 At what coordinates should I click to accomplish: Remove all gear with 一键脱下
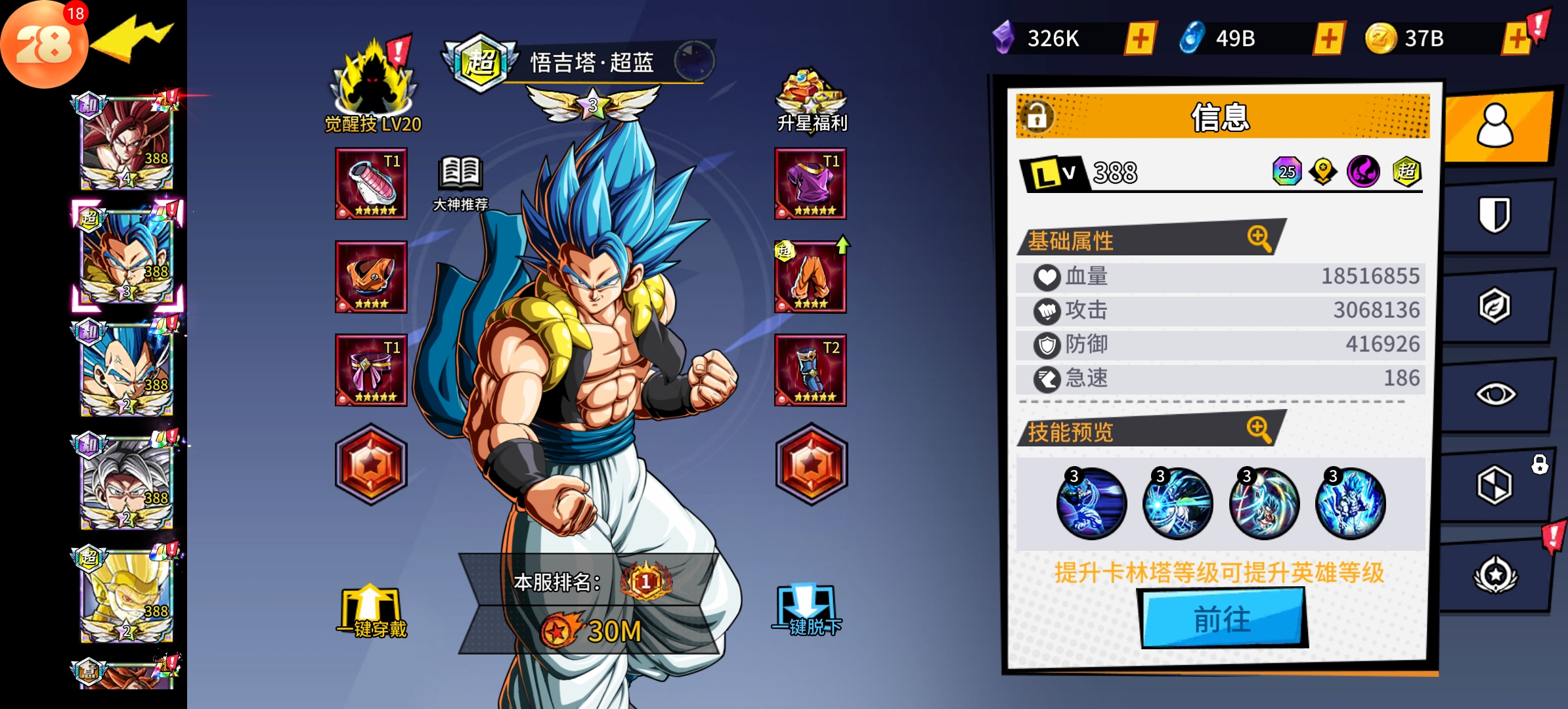[807, 611]
